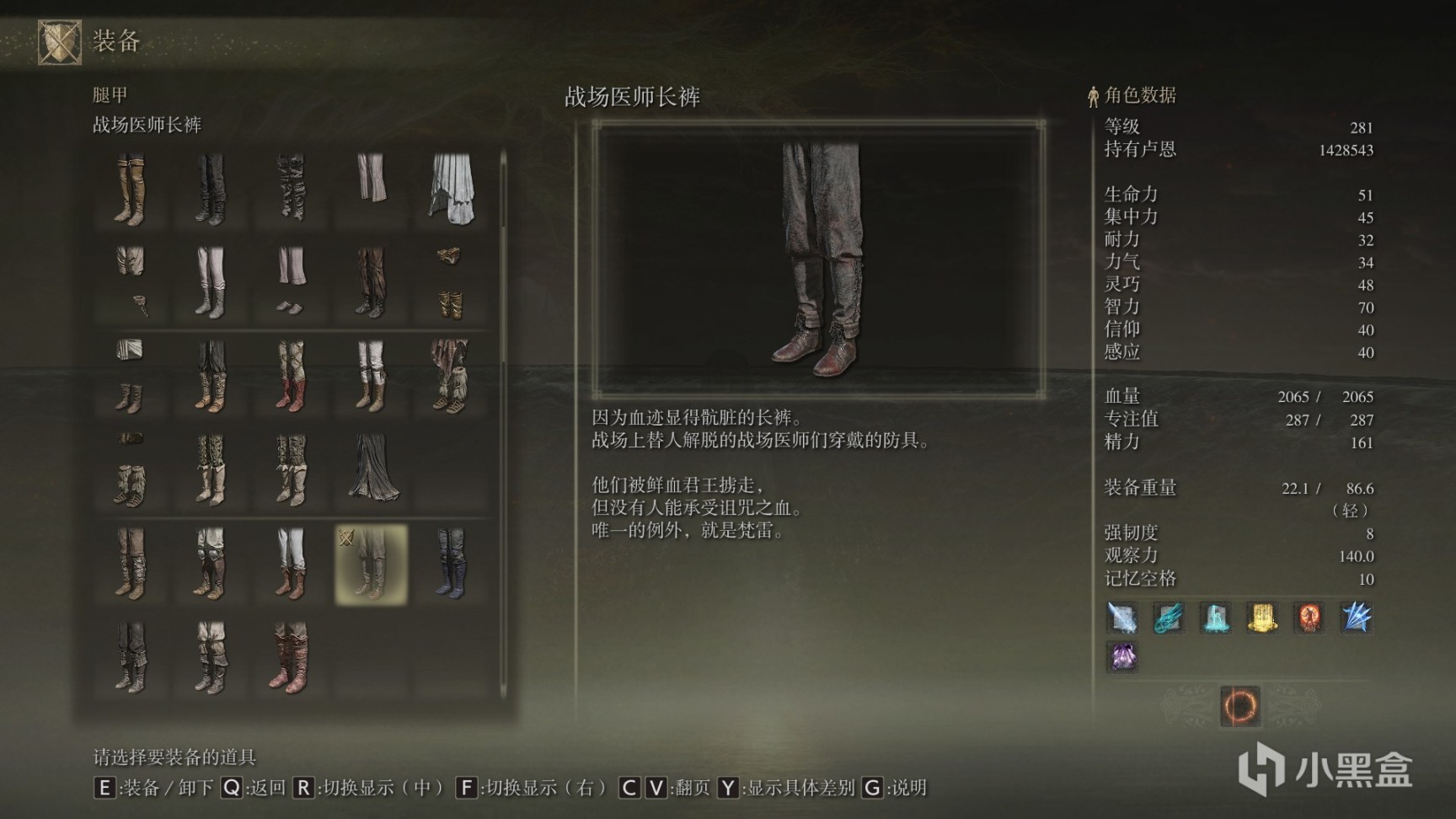Click the 角色数据 character figure icon

pos(1092,95)
